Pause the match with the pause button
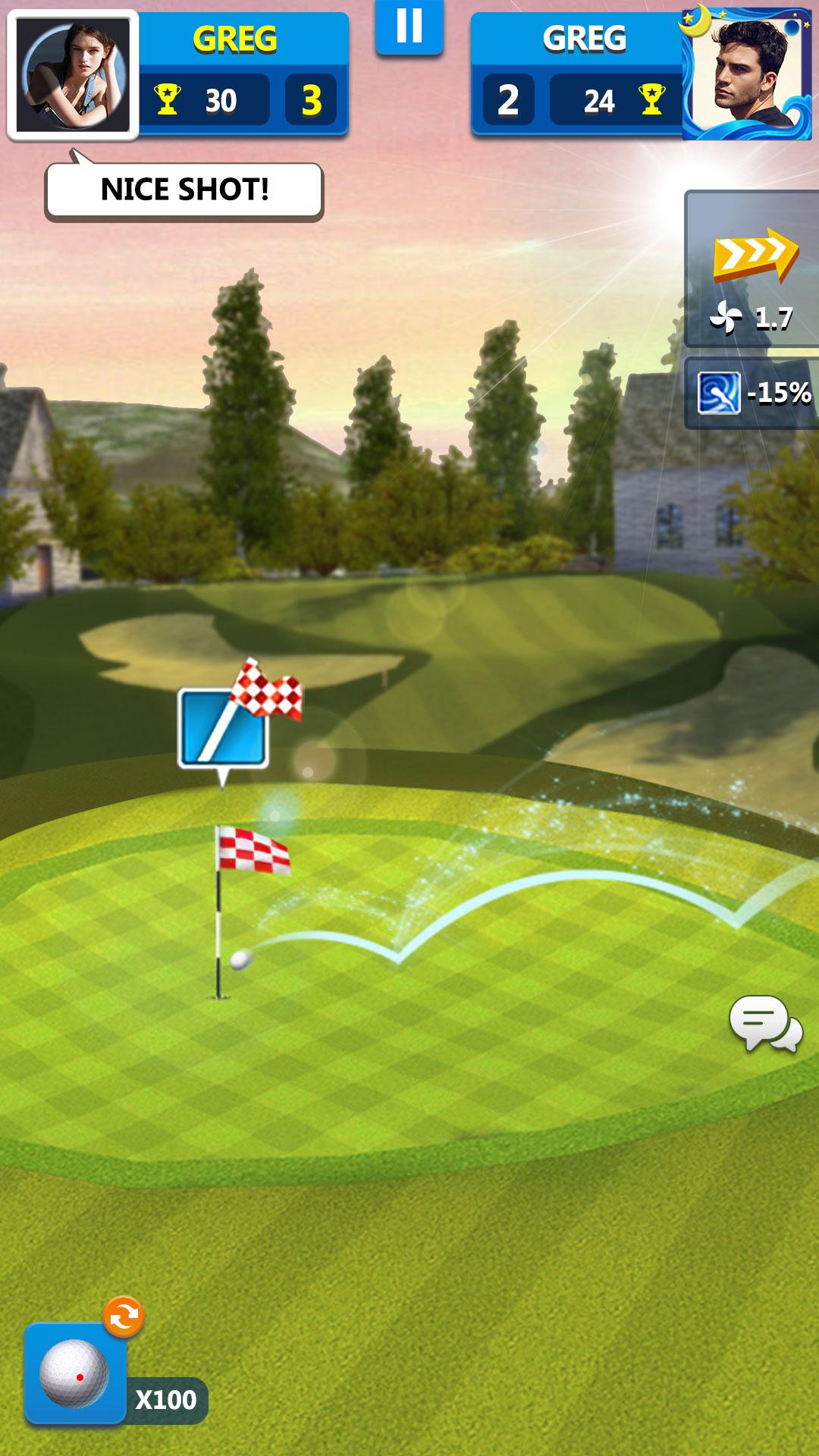This screenshot has width=819, height=1456. pos(409,27)
